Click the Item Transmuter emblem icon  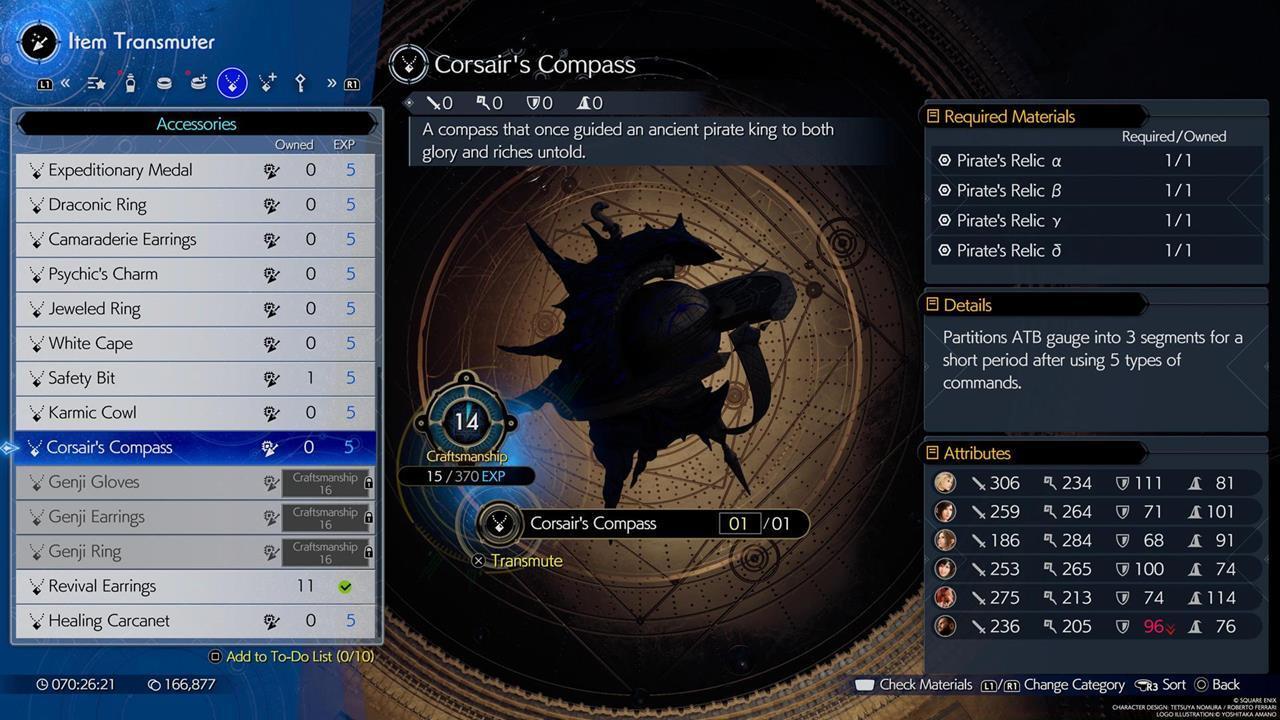(38, 42)
